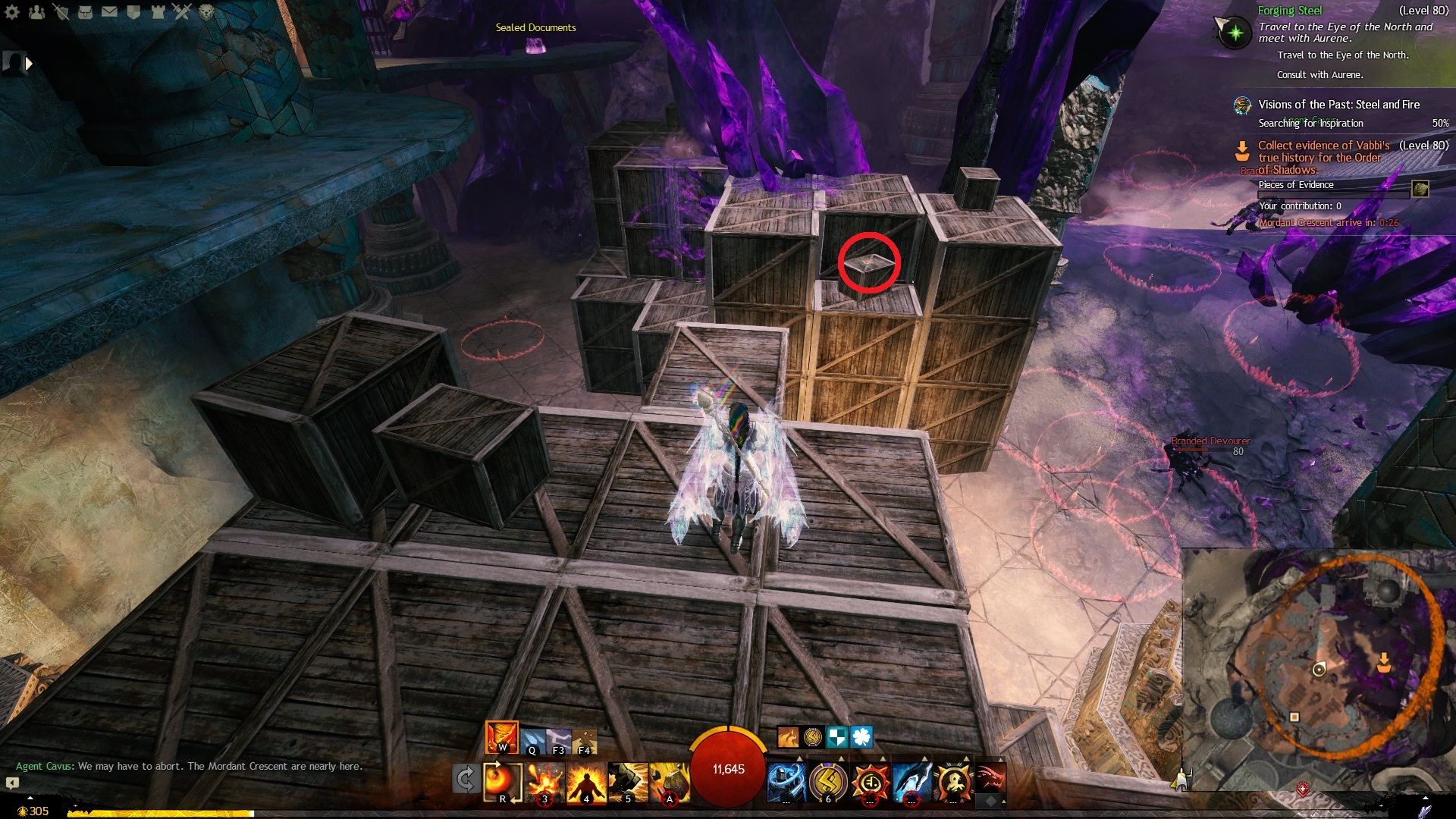Activate the weapon swap arrow button
This screenshot has width=1456, height=819.
click(465, 779)
